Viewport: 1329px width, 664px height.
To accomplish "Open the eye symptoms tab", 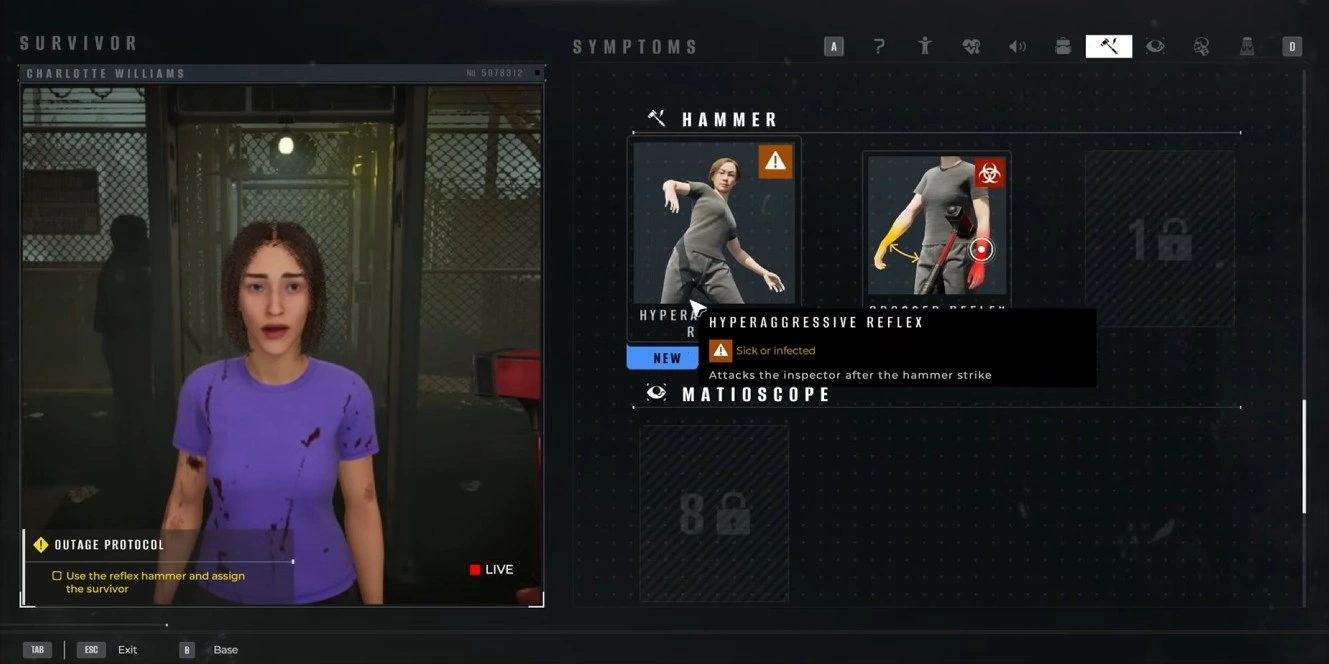I will (1155, 46).
